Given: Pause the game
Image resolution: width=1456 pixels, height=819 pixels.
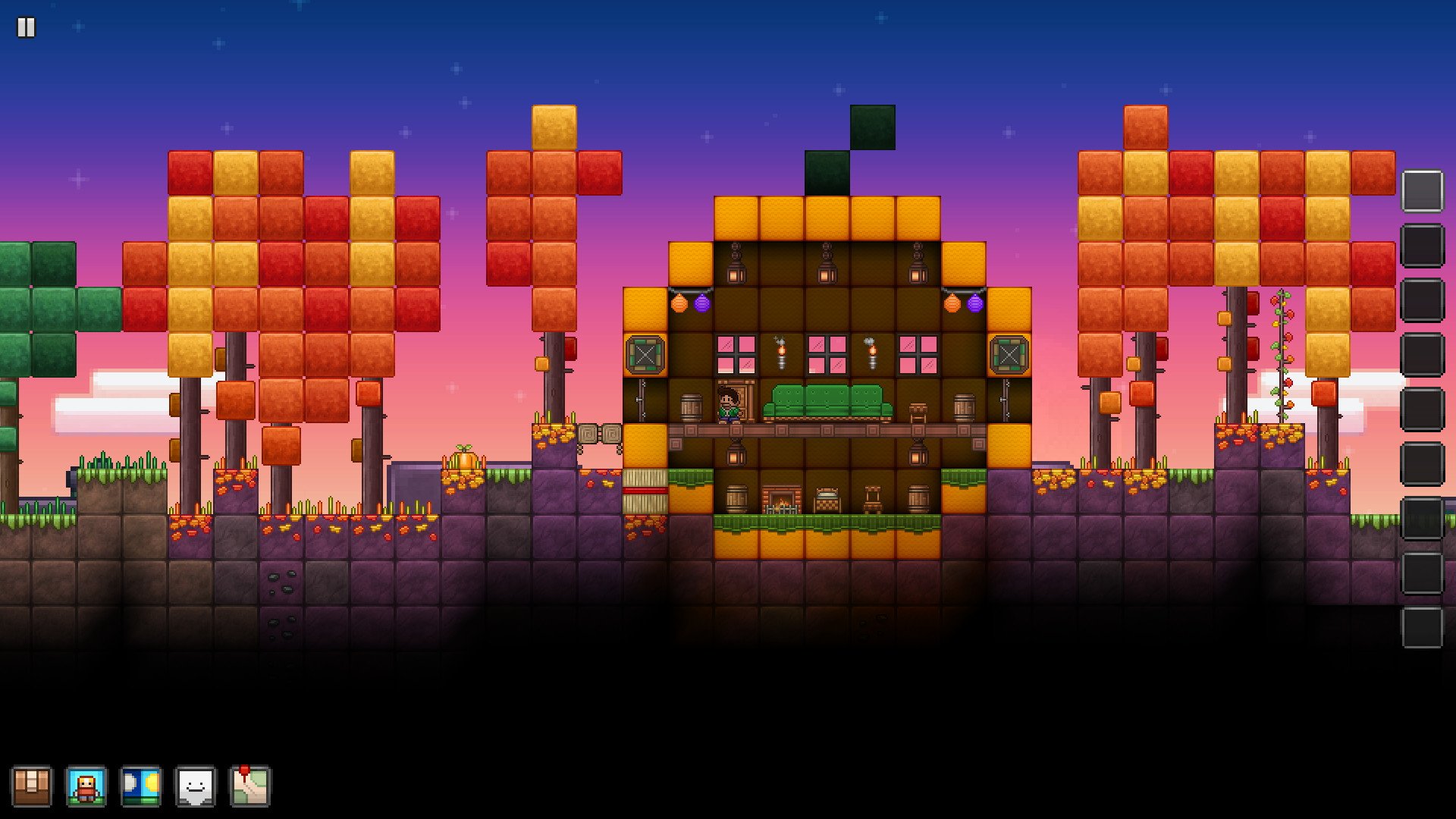Looking at the screenshot, I should (x=27, y=27).
